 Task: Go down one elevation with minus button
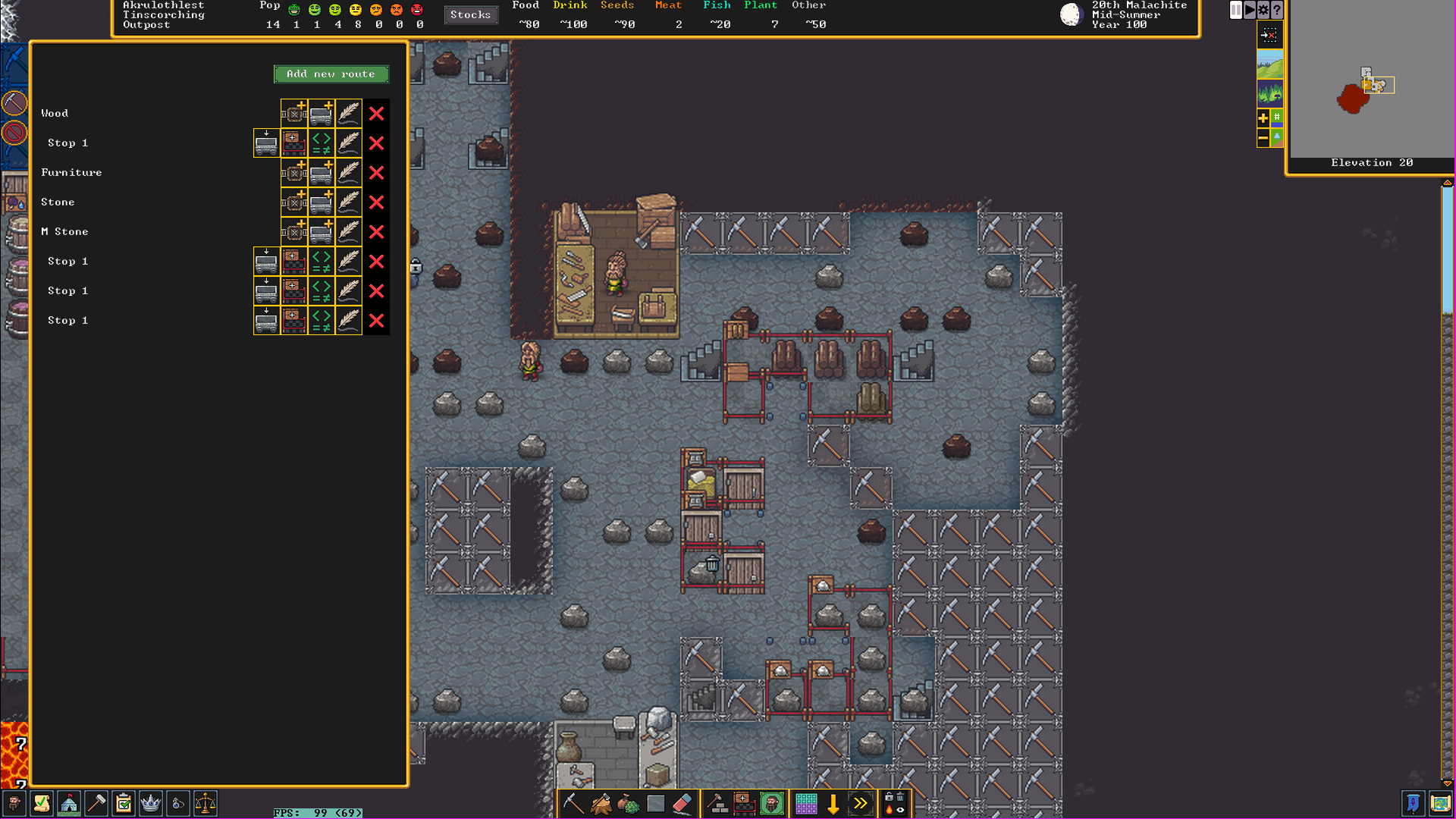[1263, 138]
